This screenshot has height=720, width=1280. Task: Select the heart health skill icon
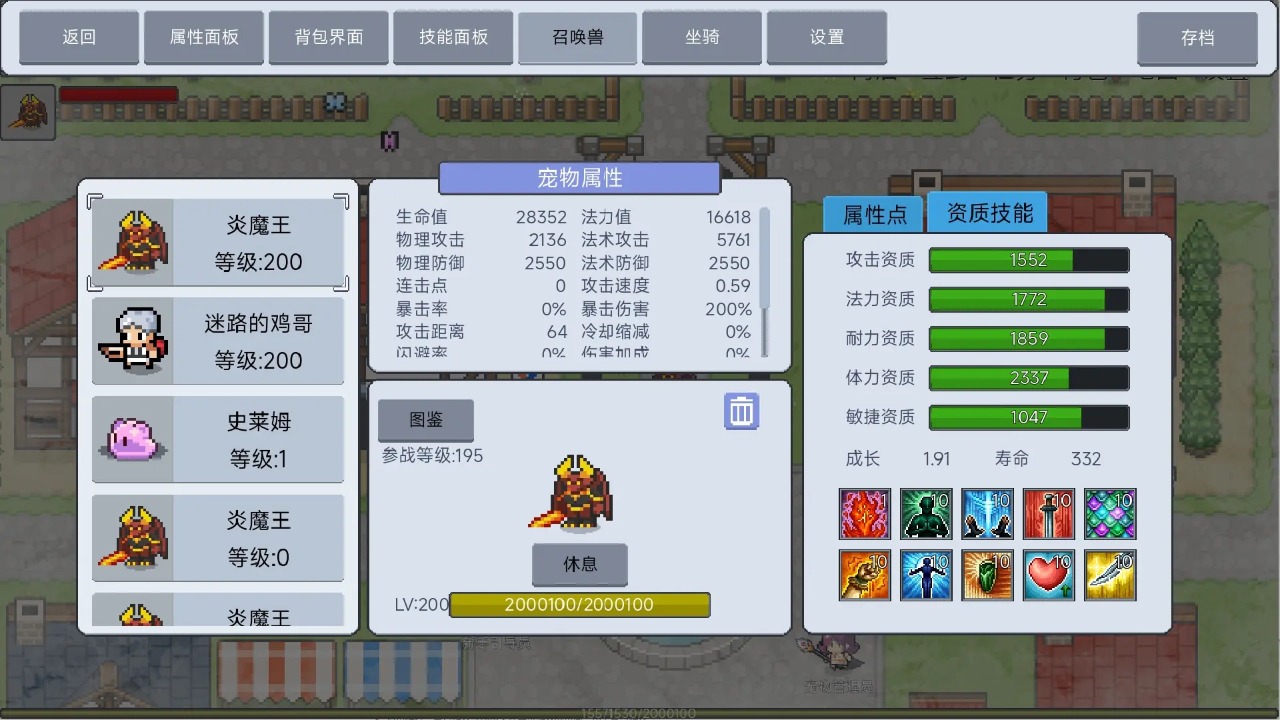tap(1049, 576)
